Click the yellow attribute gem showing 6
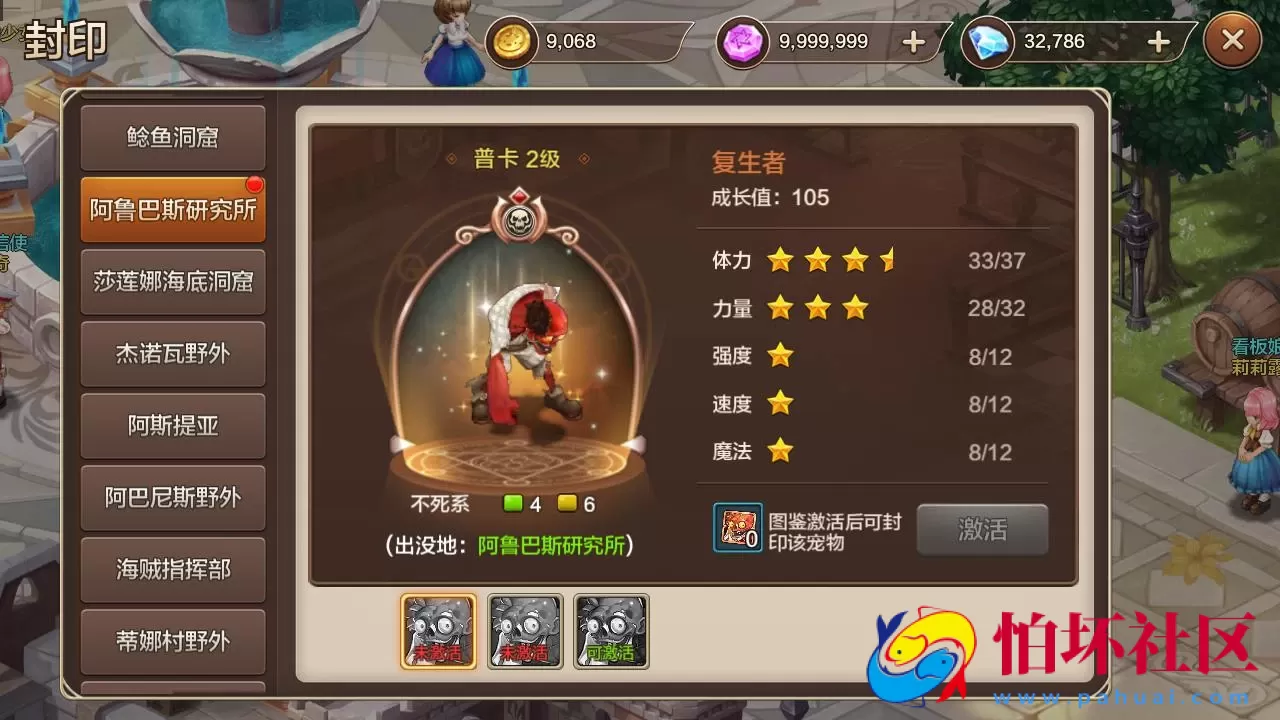The height and width of the screenshot is (720, 1280). pyautogui.click(x=566, y=505)
